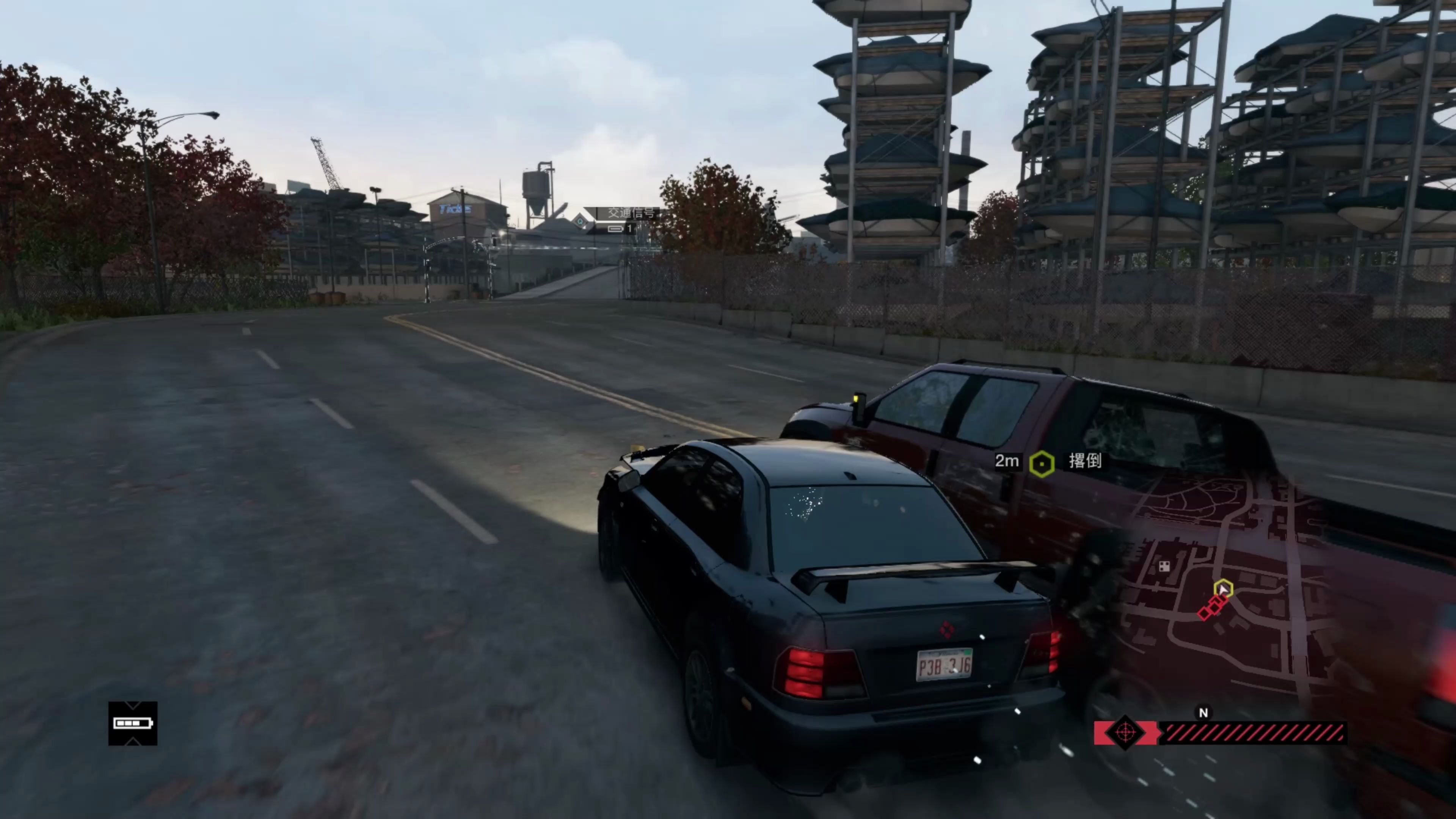The height and width of the screenshot is (819, 1456).
Task: Click the N compass marker
Action: (x=1203, y=713)
